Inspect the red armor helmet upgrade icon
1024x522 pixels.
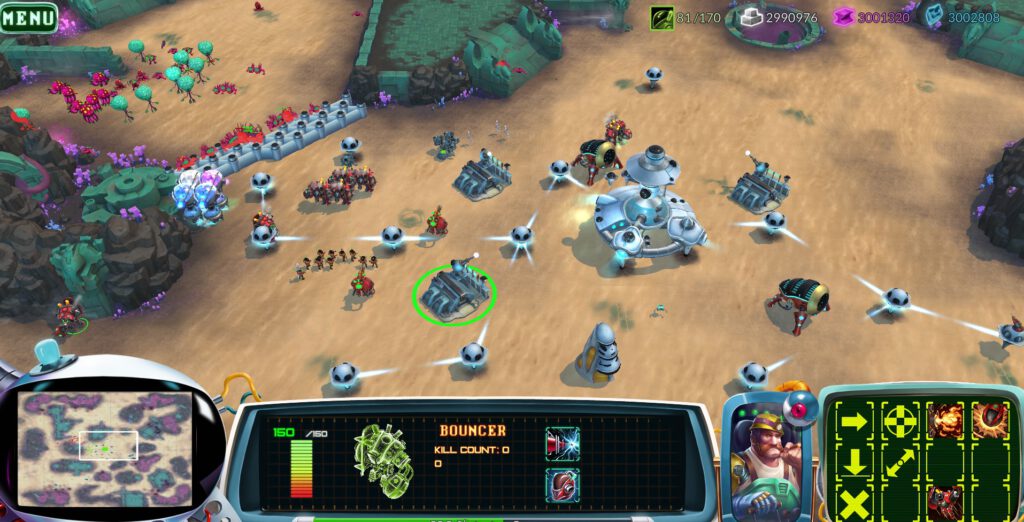tap(562, 485)
